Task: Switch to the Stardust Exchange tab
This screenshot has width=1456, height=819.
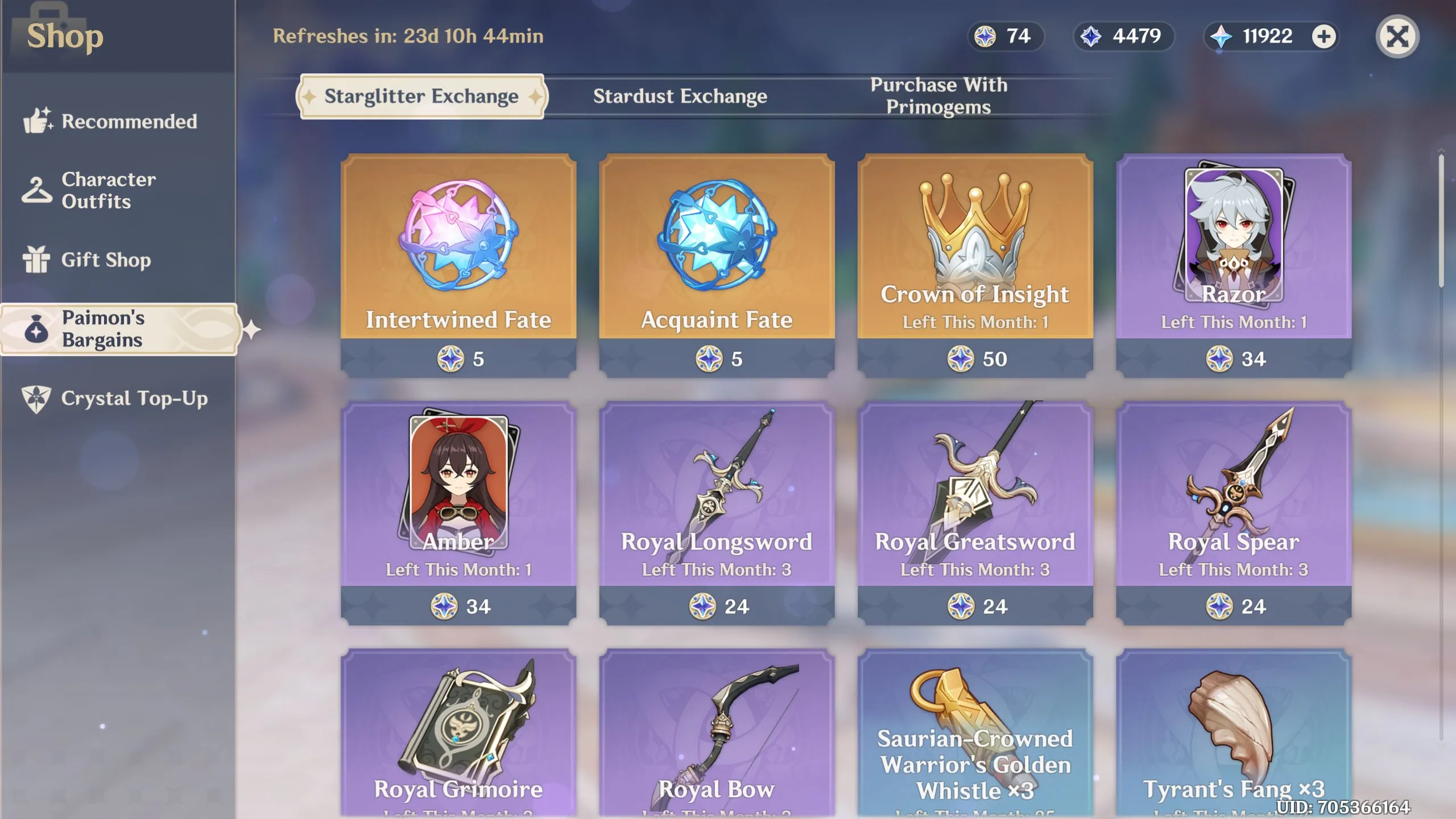Action: coord(680,96)
